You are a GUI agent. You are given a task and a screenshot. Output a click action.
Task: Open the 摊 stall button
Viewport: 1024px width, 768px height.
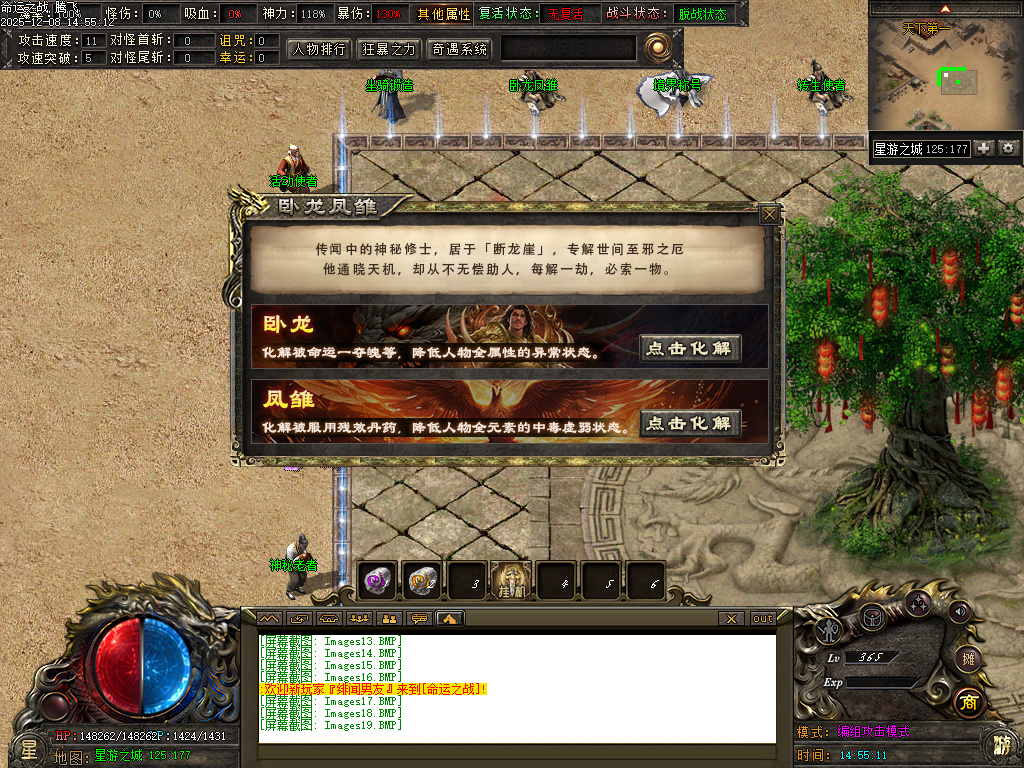(967, 658)
